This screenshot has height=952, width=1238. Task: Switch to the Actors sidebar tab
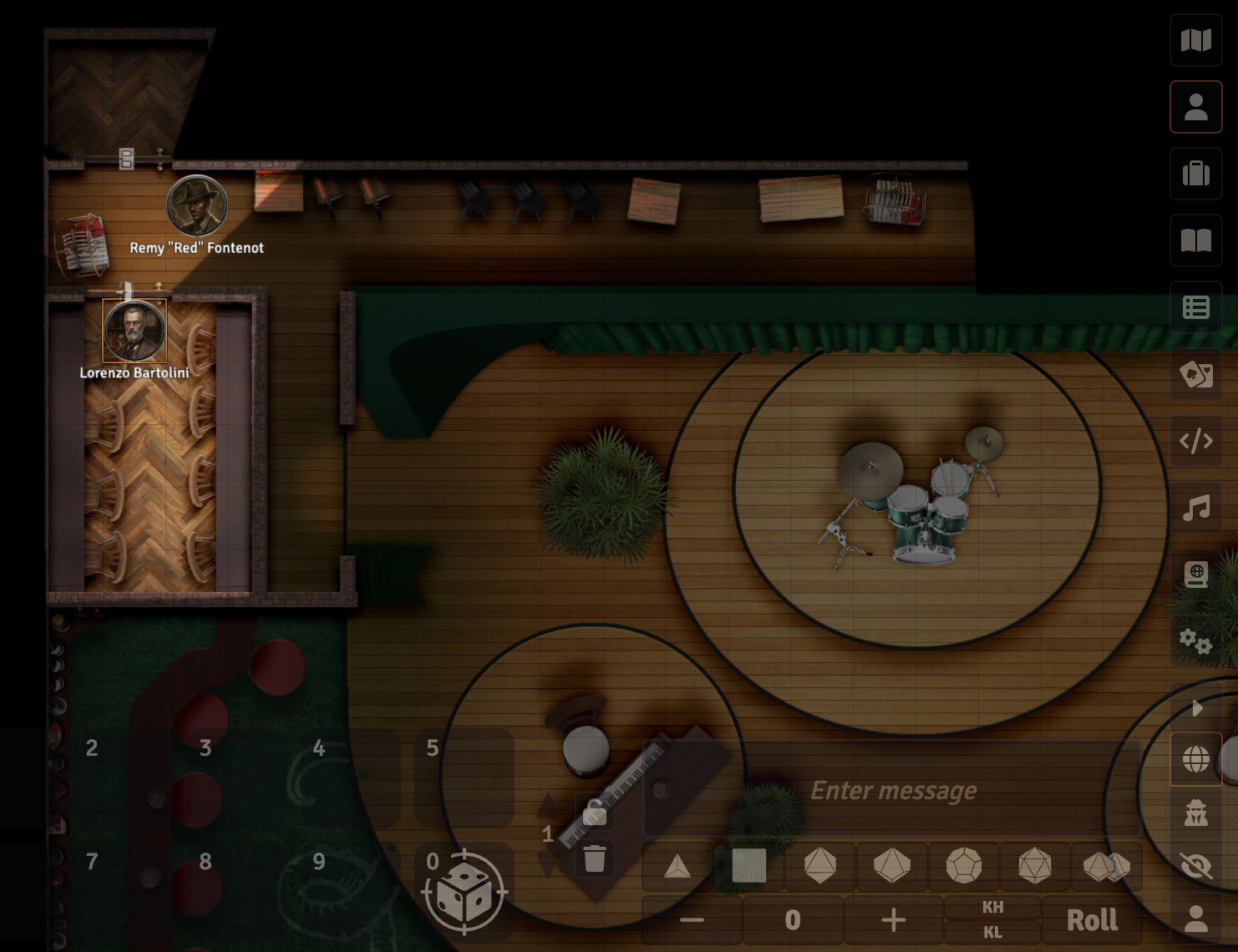click(x=1195, y=107)
